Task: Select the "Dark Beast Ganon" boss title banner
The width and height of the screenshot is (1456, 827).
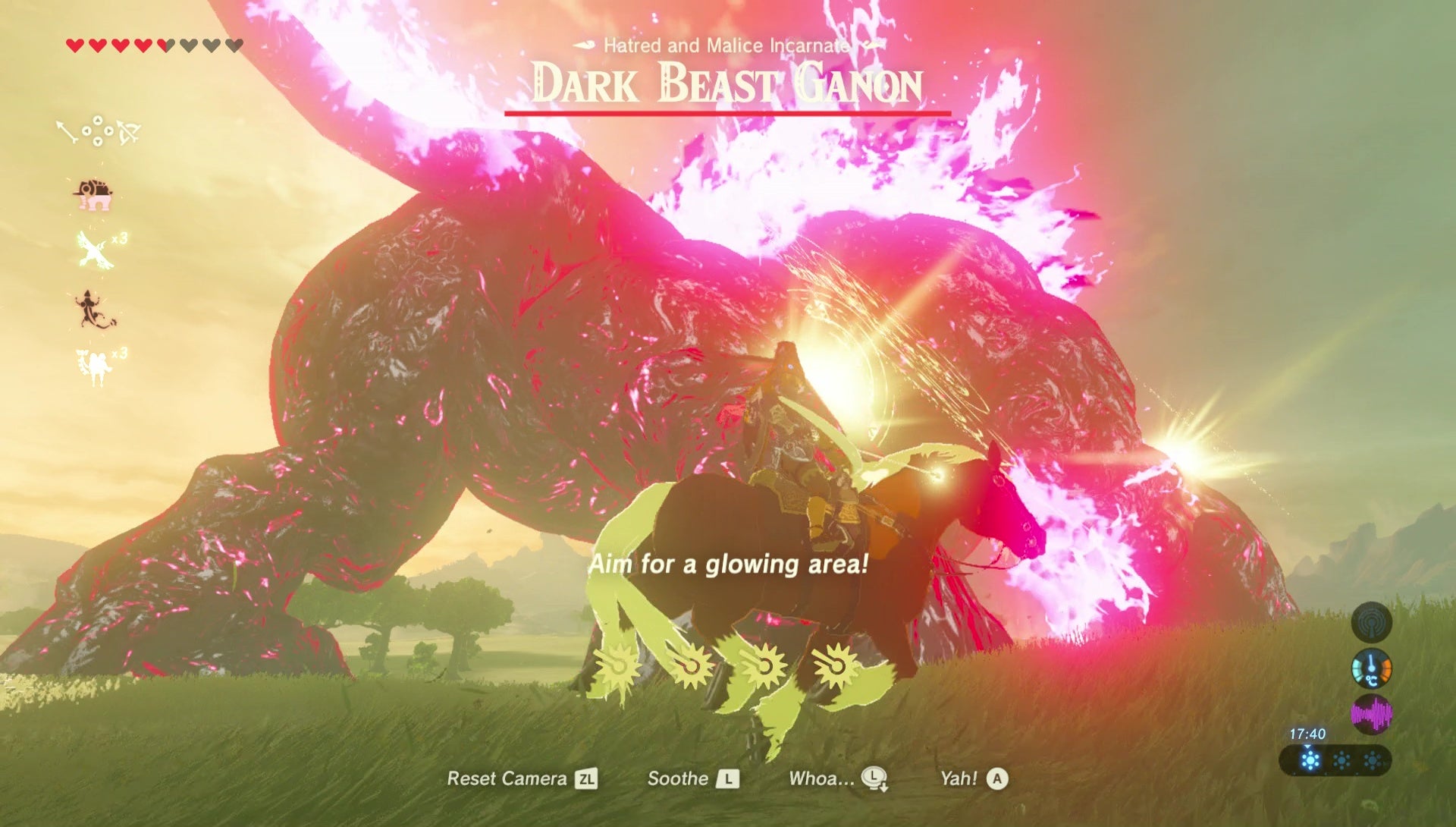Action: pos(728,85)
